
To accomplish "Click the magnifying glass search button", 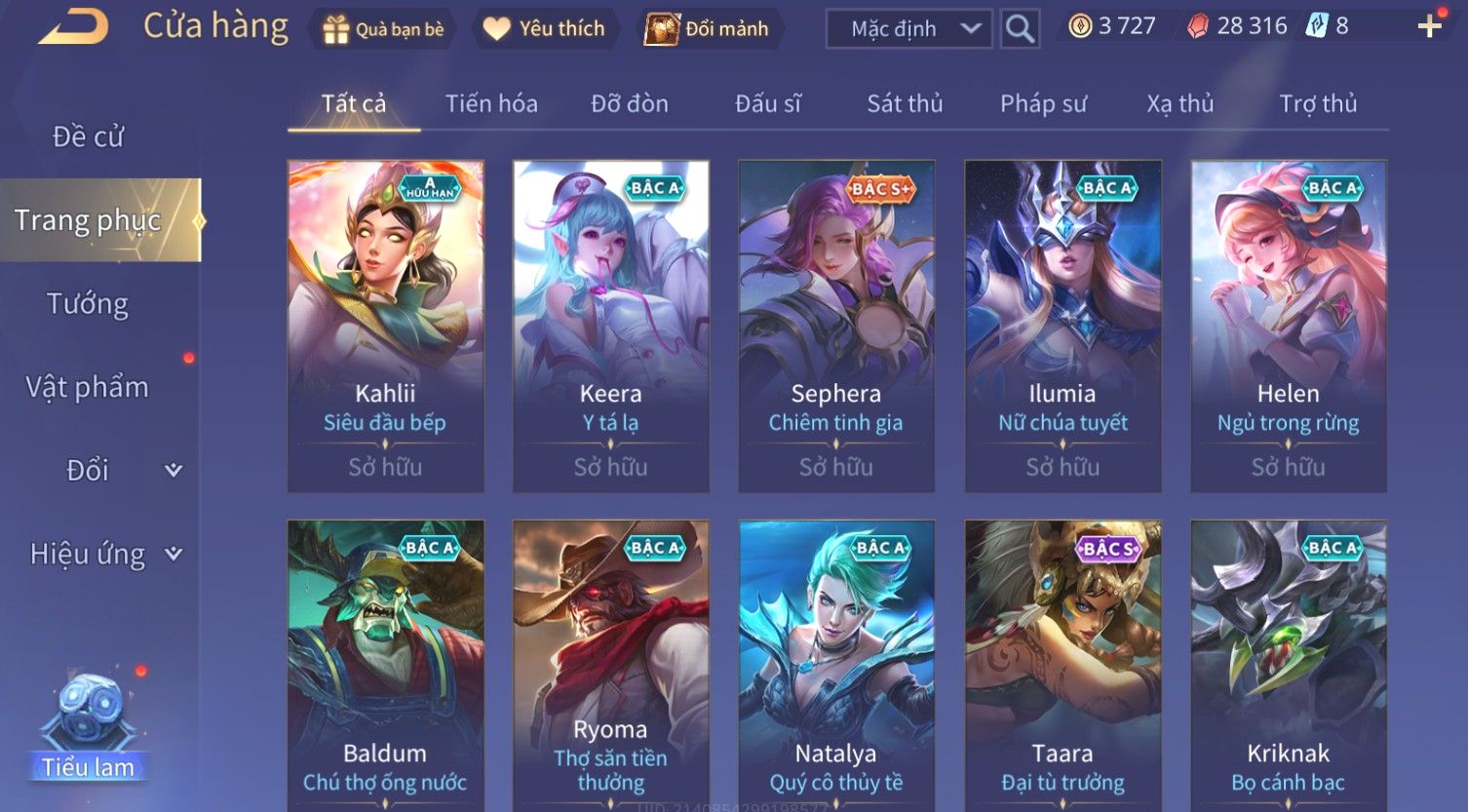I will point(1020,29).
